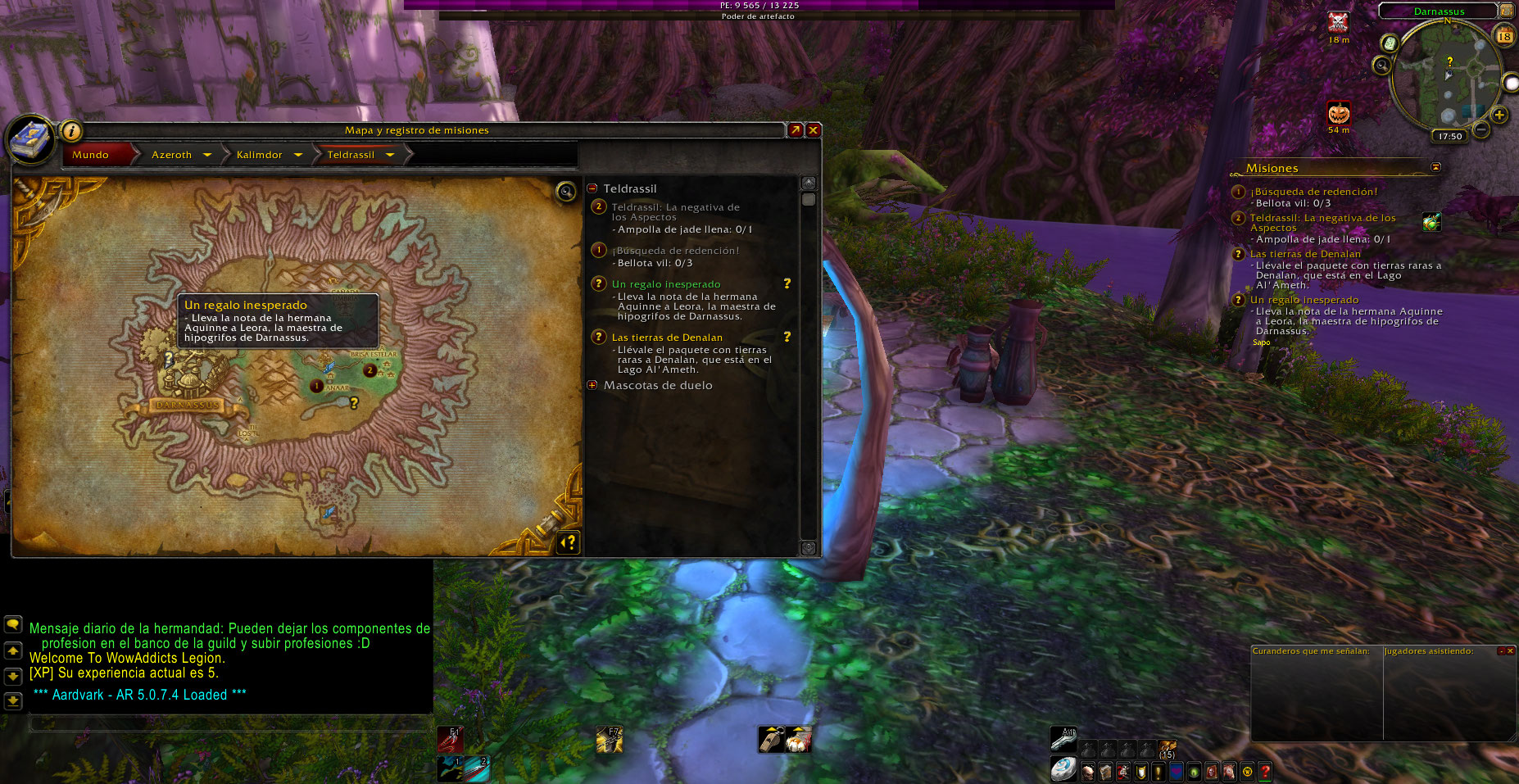Screen dimensions: 1519x784
Task: Click the map tutorial help button
Action: coord(569,542)
